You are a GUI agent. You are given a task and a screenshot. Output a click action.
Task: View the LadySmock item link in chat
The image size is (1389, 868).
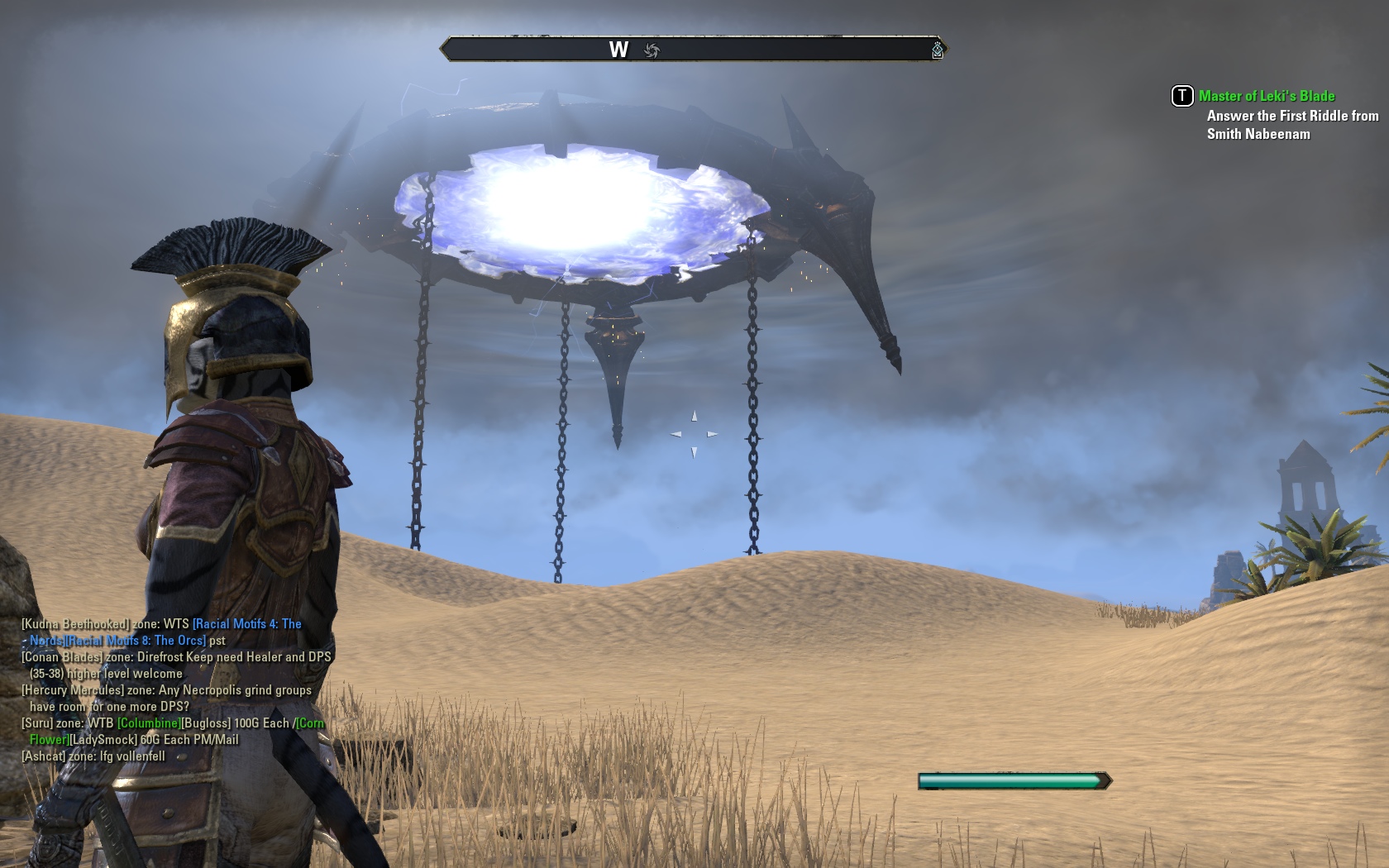103,740
